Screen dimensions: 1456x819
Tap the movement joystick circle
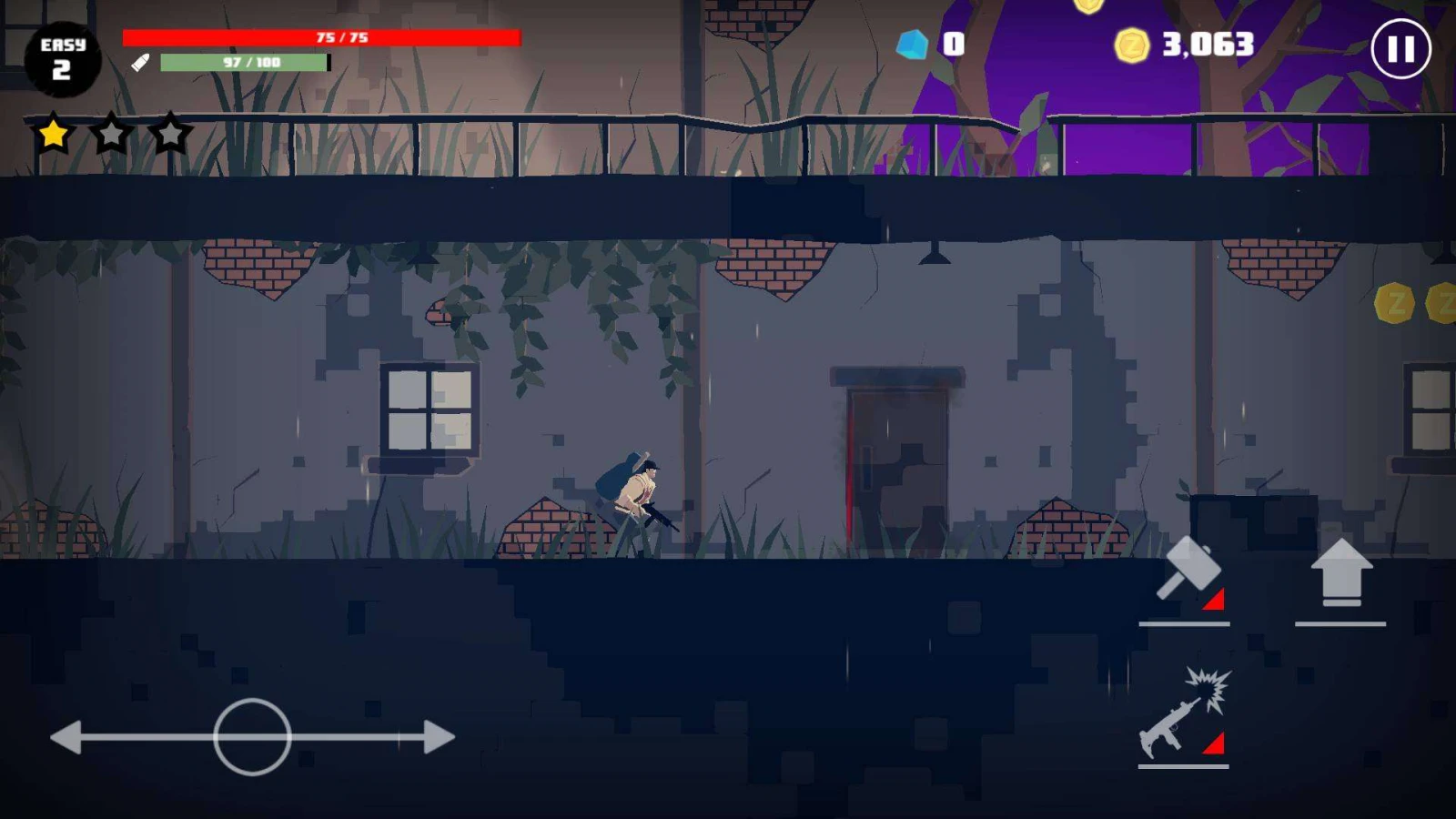coord(252,737)
